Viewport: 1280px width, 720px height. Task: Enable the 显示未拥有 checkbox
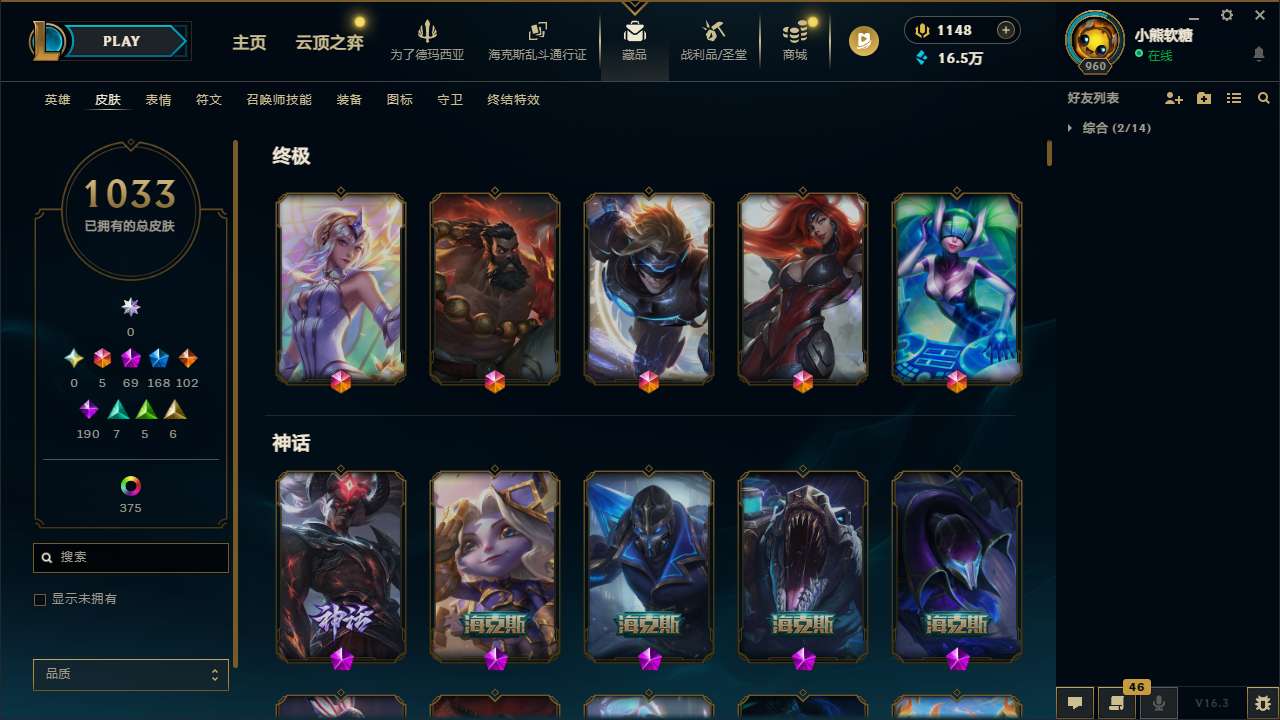(x=40, y=599)
